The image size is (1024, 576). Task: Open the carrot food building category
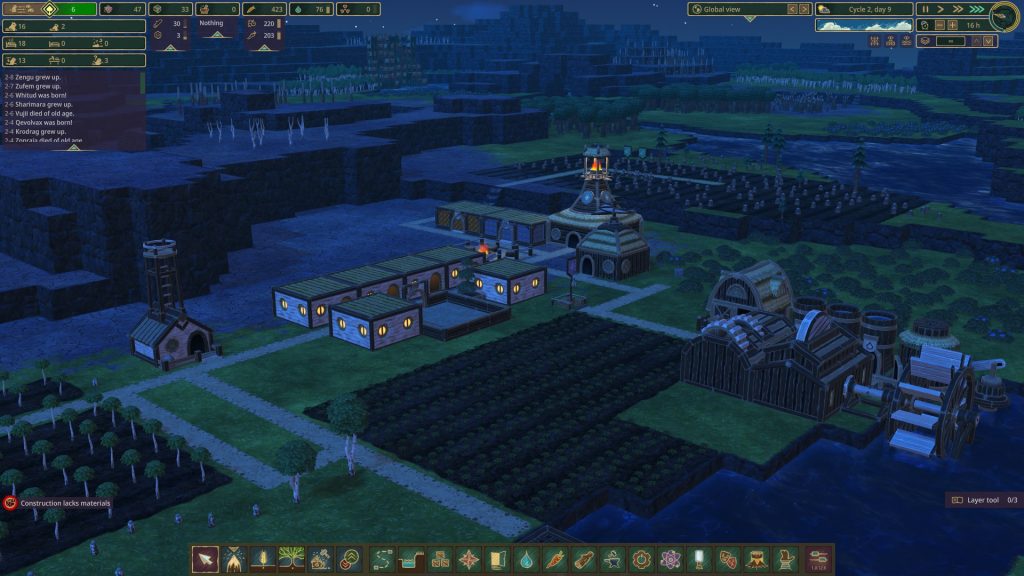point(554,559)
